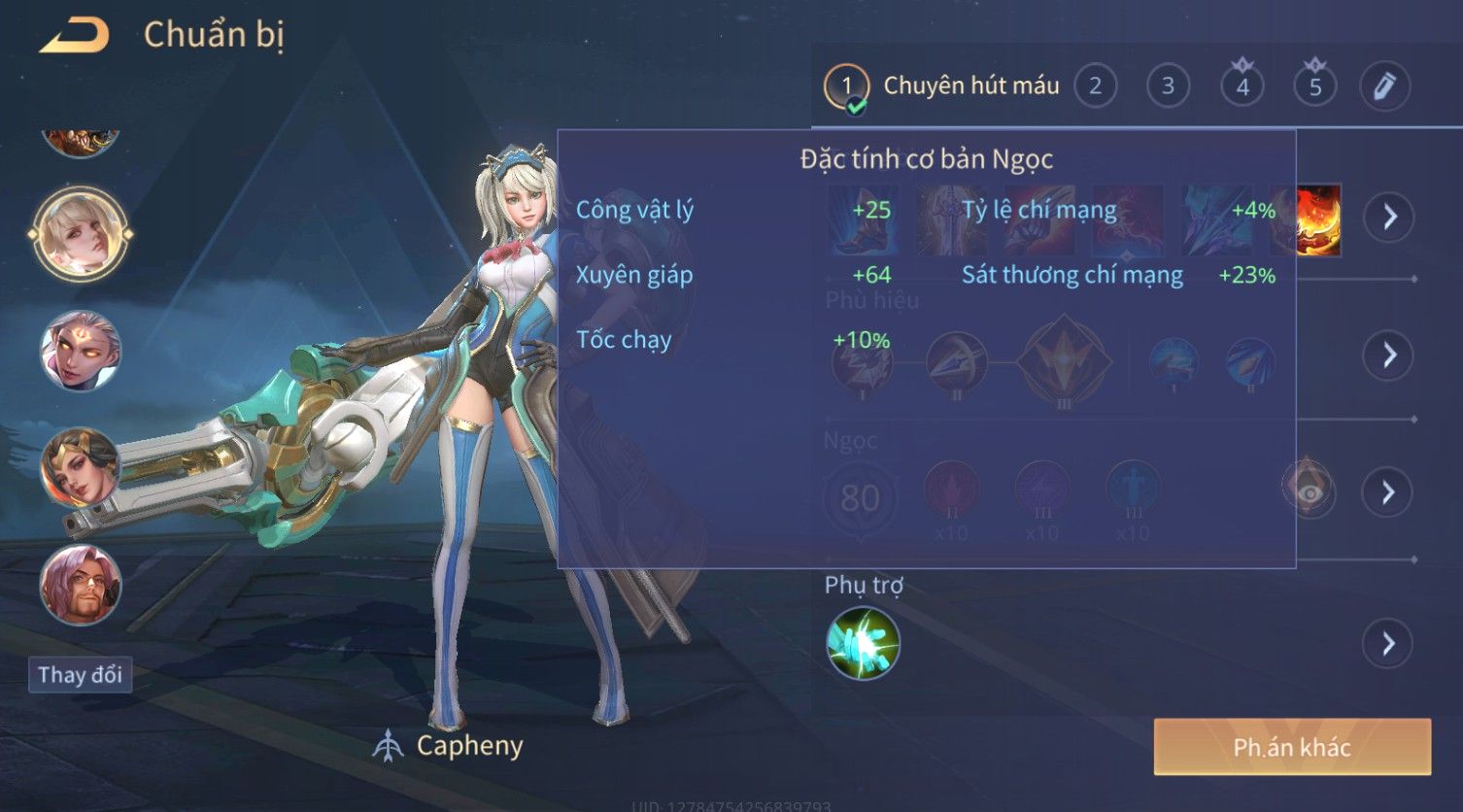Pick the white-haired hero with glowing eyes
This screenshot has width=1463, height=812.
point(80,351)
